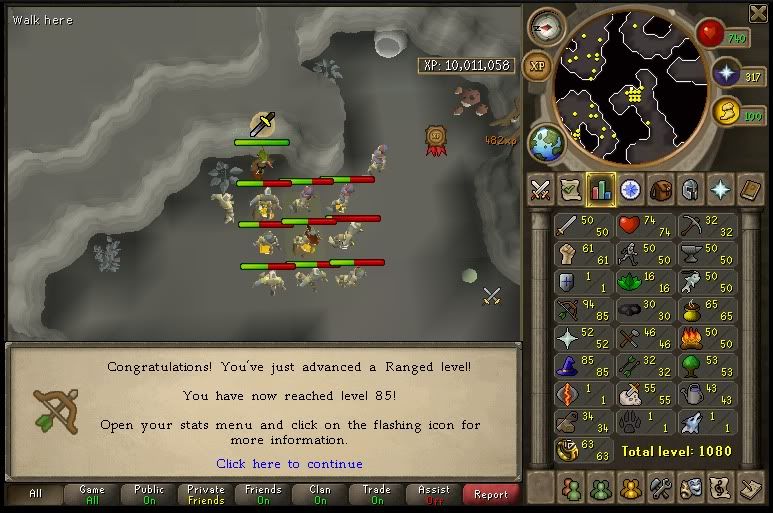Click the XP counter button
This screenshot has width=773, height=513.
(537, 66)
